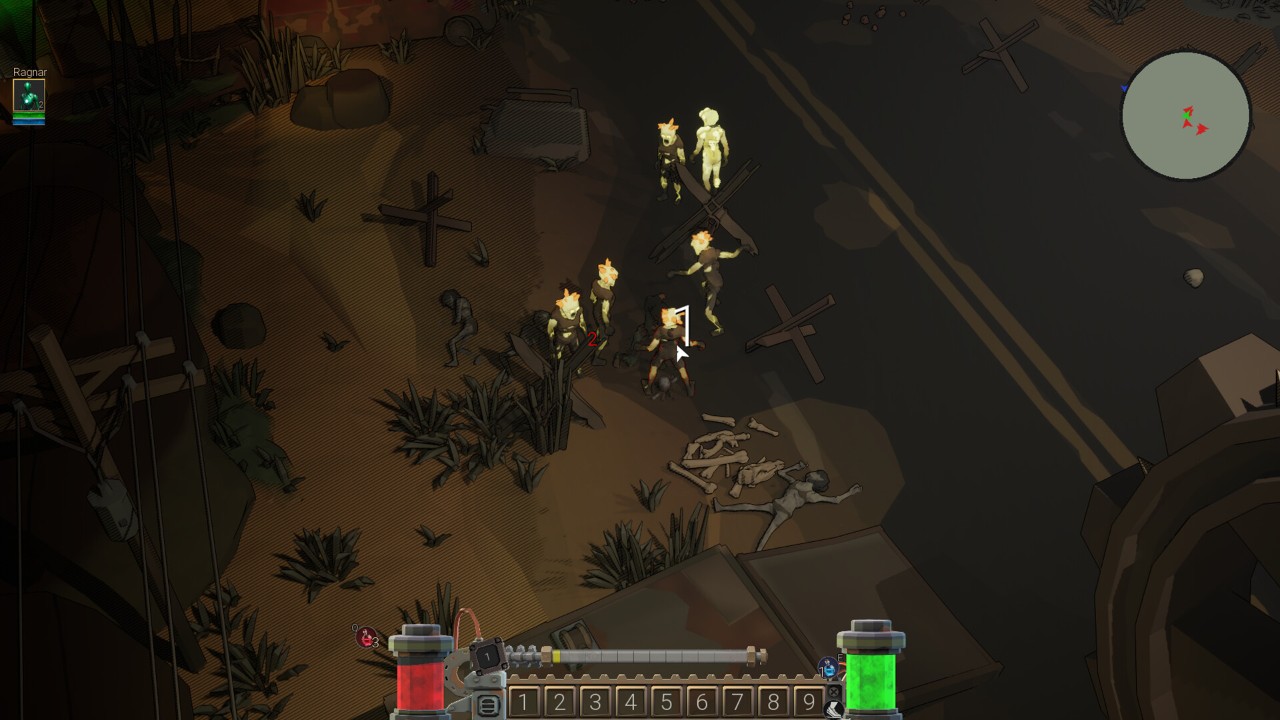Viewport: 1280px width, 720px height.
Task: Click the circular minimap
Action: [x=1185, y=116]
